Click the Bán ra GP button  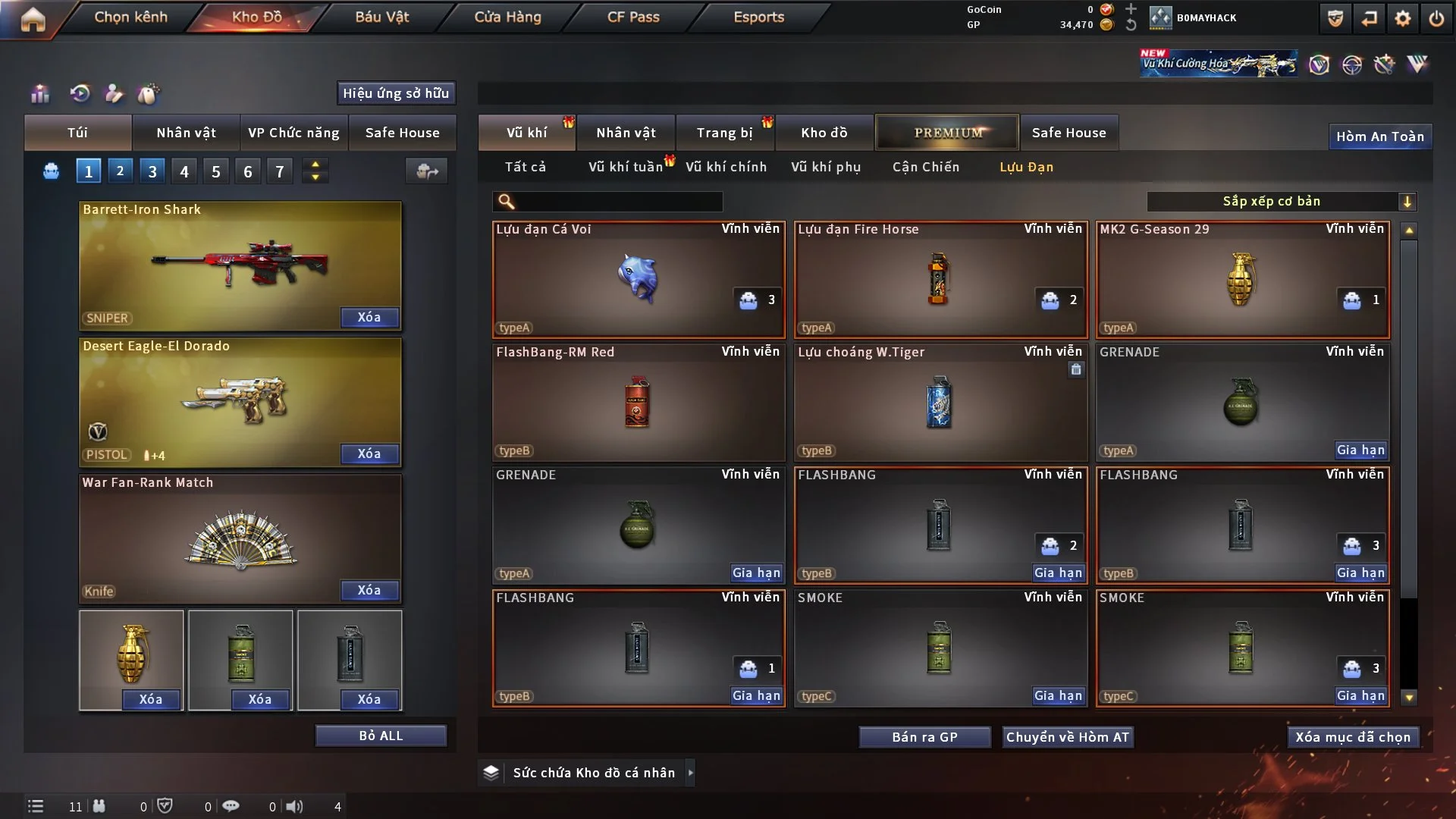tap(924, 737)
